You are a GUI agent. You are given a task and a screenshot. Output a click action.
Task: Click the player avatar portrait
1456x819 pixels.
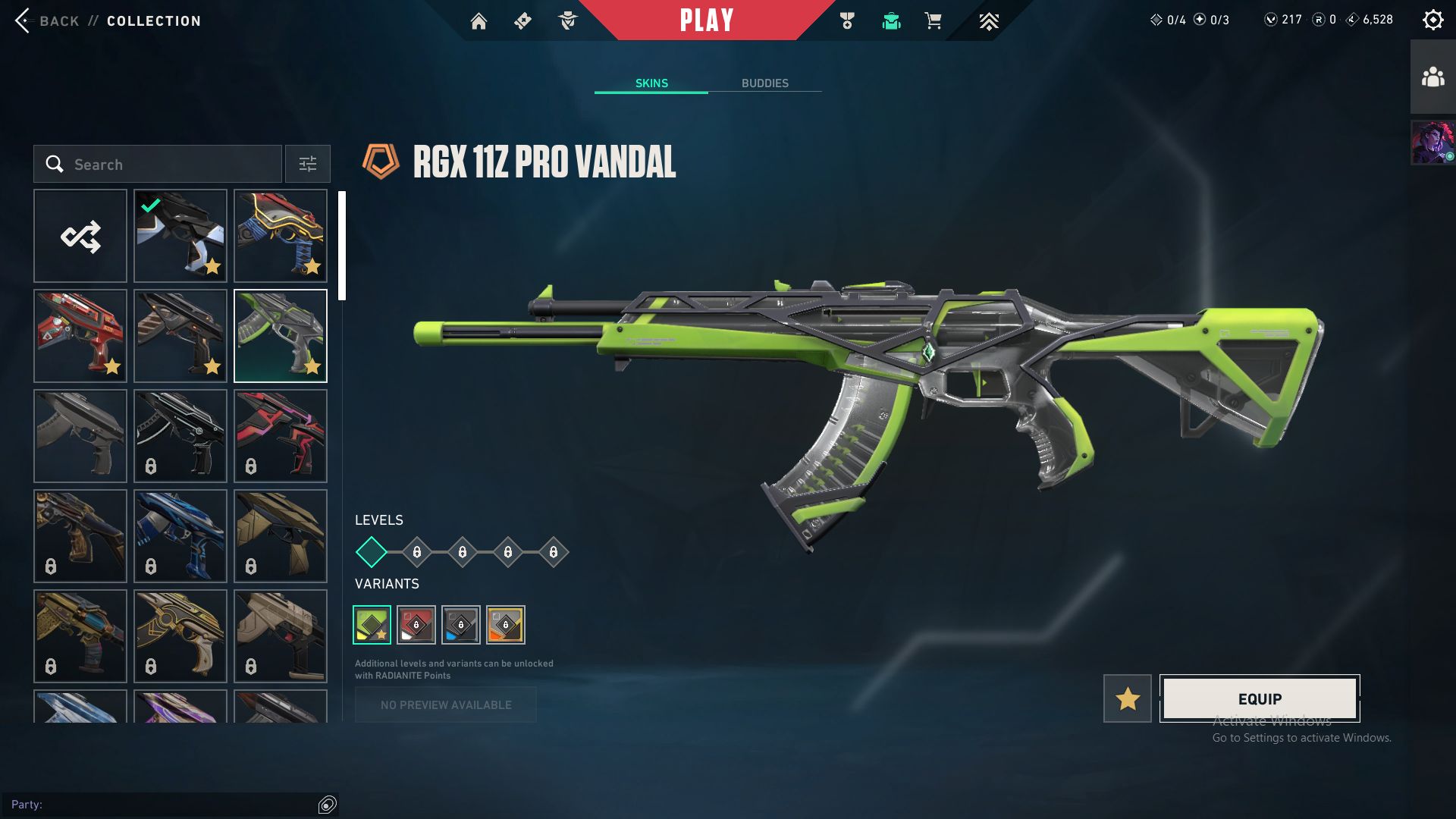pyautogui.click(x=1432, y=142)
